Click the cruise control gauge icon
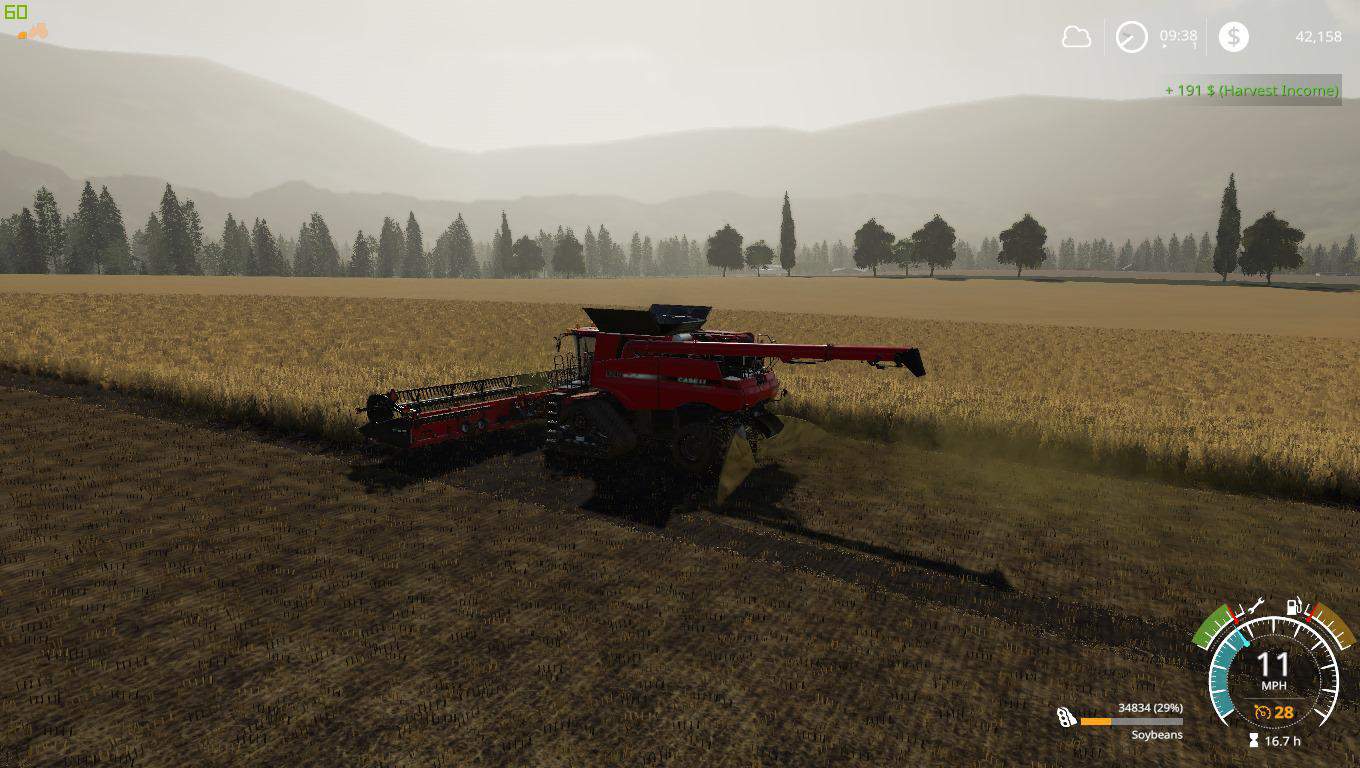This screenshot has width=1360, height=768. (1262, 713)
